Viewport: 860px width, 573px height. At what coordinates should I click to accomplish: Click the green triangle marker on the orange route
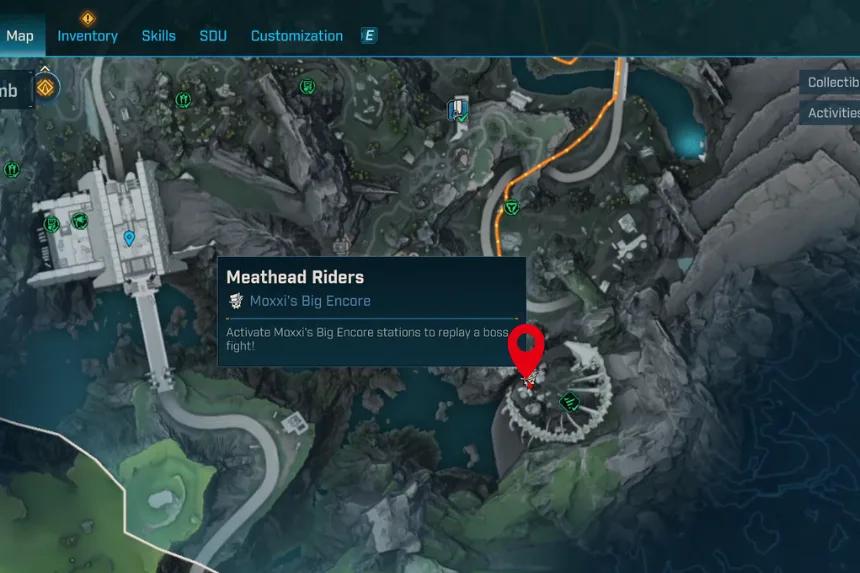[512, 207]
